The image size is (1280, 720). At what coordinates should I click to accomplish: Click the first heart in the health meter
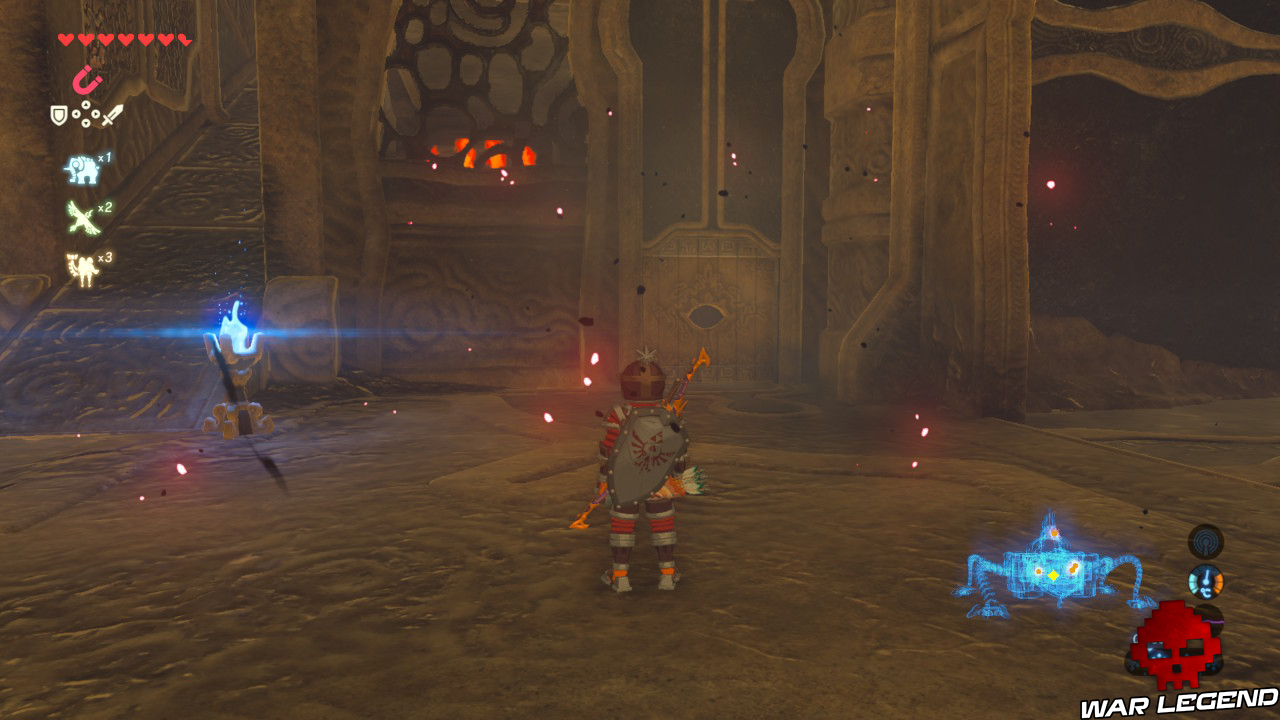click(x=65, y=38)
